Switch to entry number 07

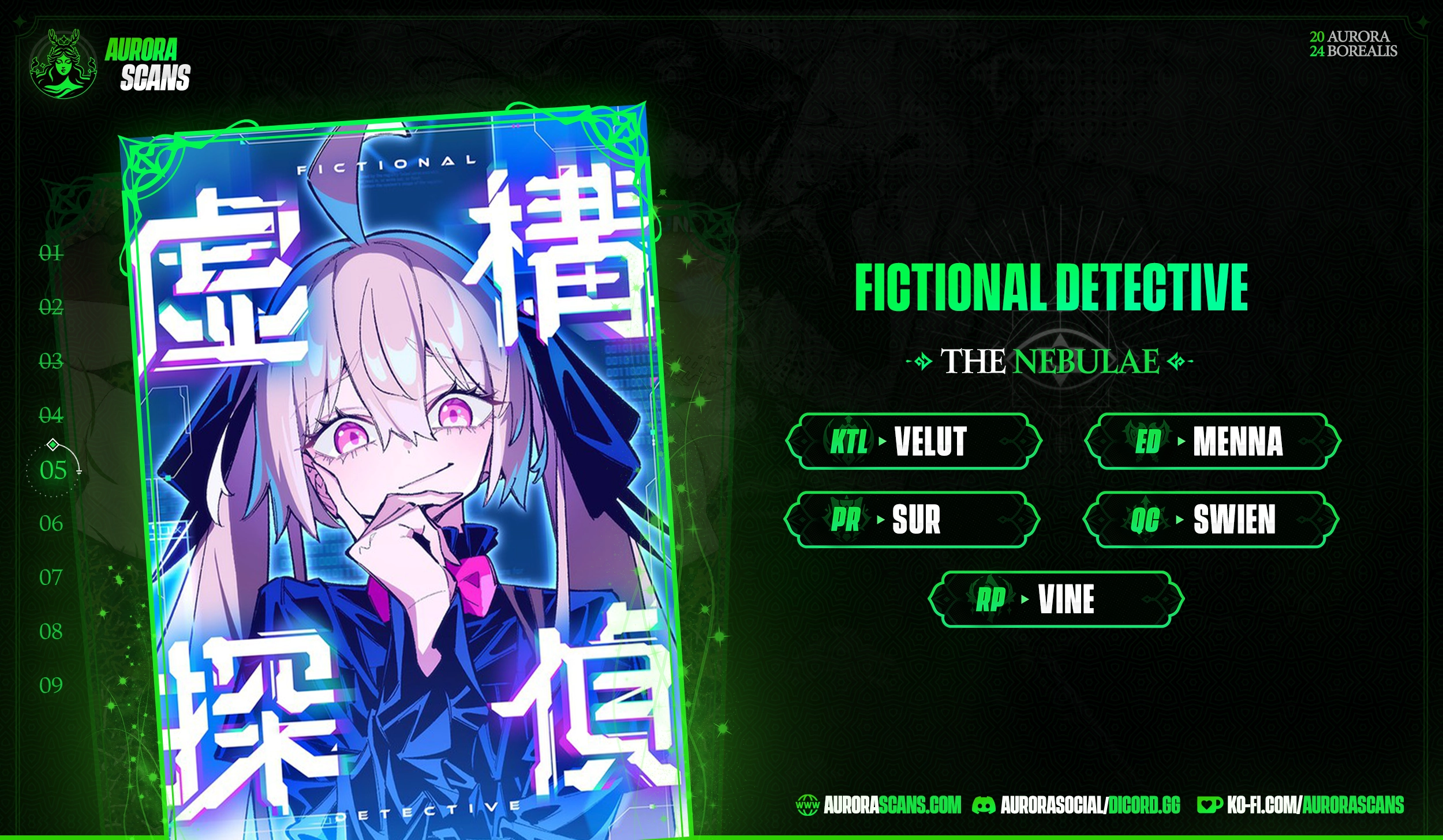51,577
